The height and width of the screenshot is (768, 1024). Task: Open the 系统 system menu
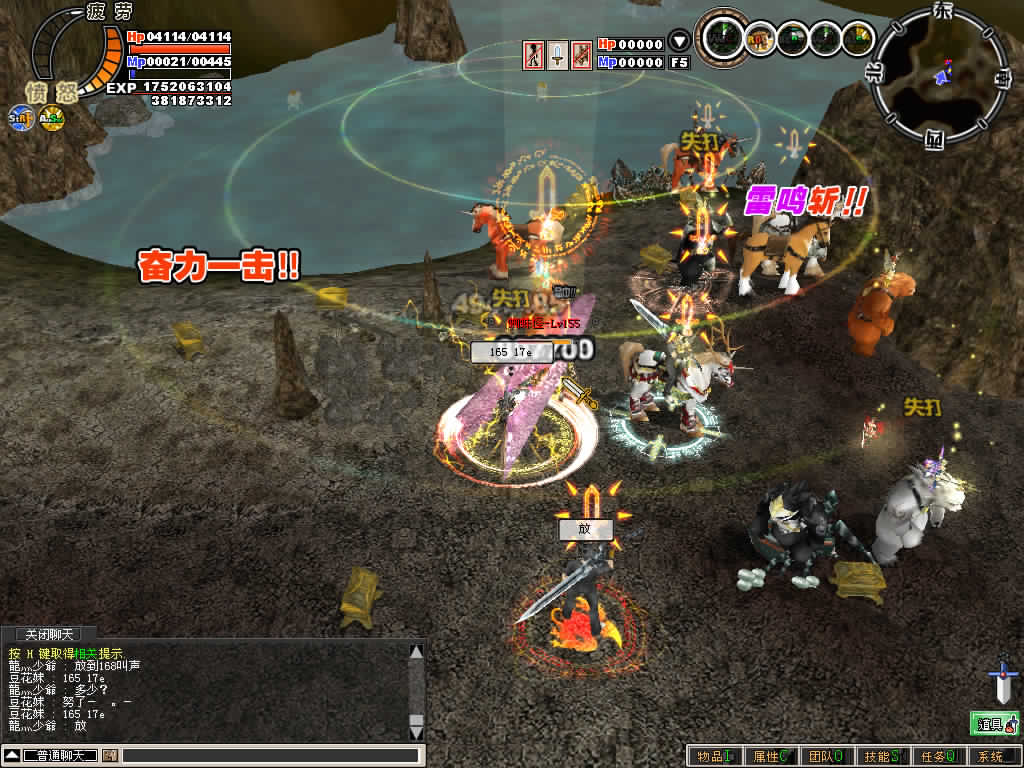(x=993, y=756)
